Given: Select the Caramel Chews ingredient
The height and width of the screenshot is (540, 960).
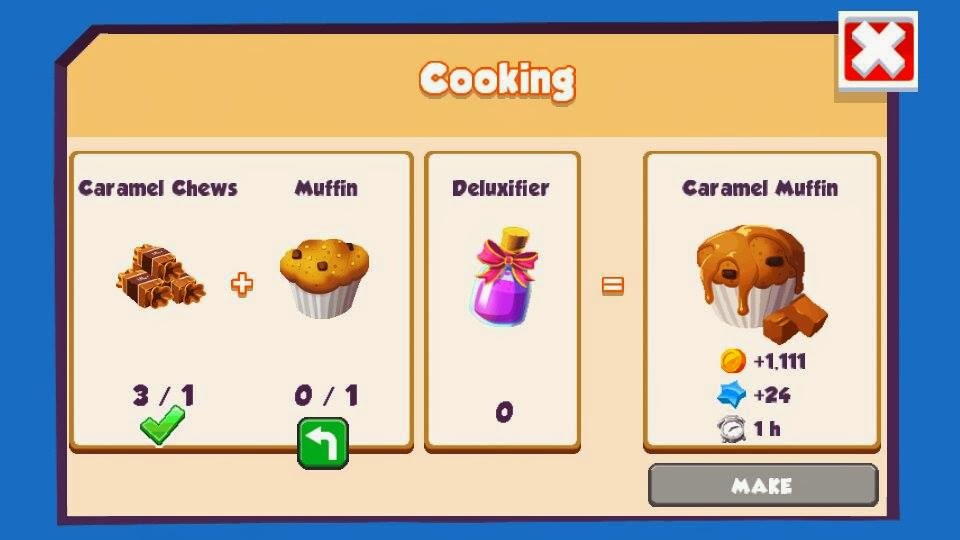Looking at the screenshot, I should point(159,278).
